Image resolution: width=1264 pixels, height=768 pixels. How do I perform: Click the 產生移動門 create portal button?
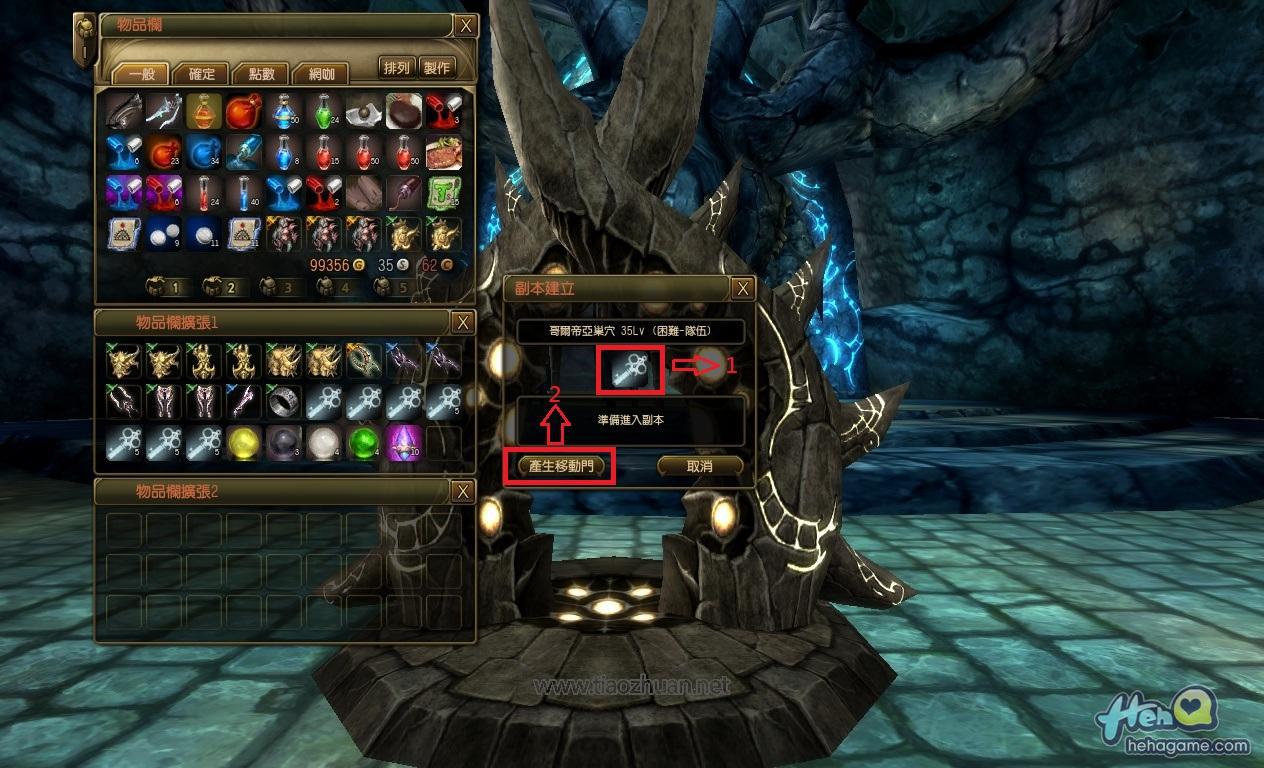click(562, 466)
